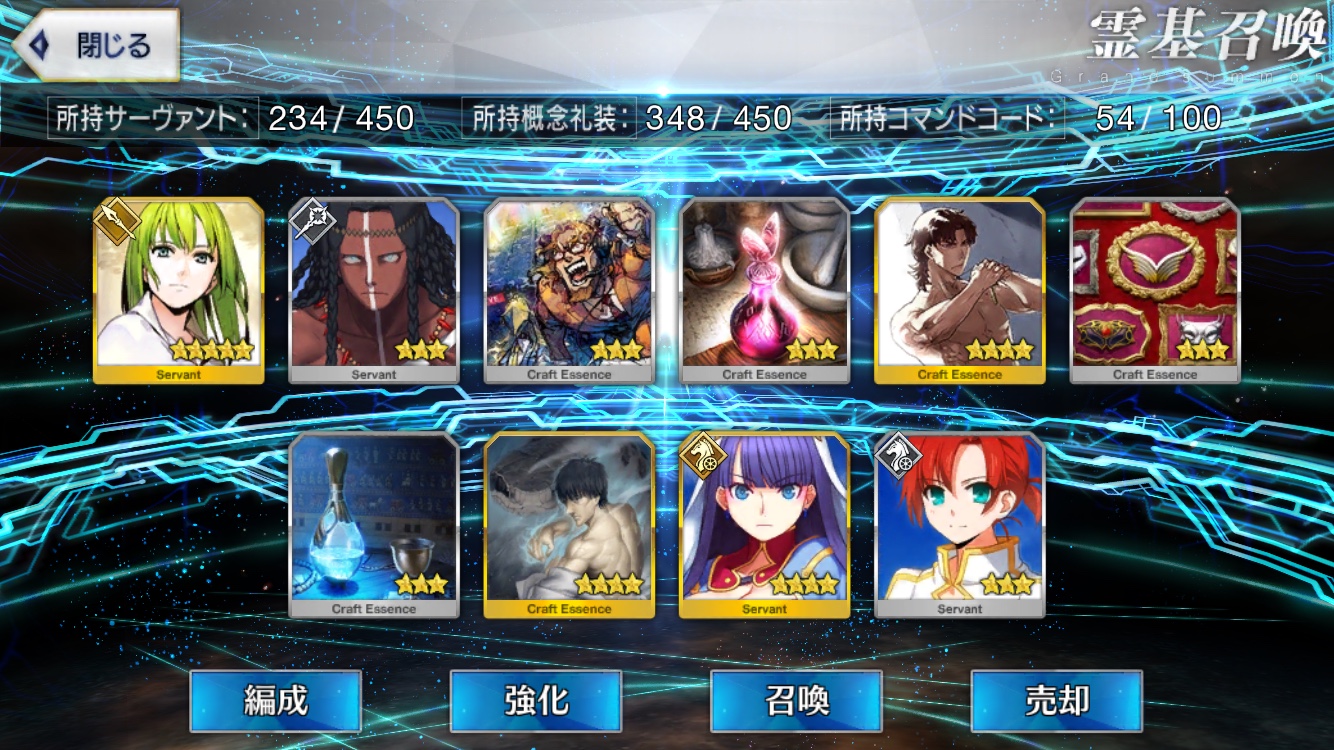The image size is (1334, 750).
Task: Select the green-haired five-star Servant card
Action: pyautogui.click(x=179, y=290)
